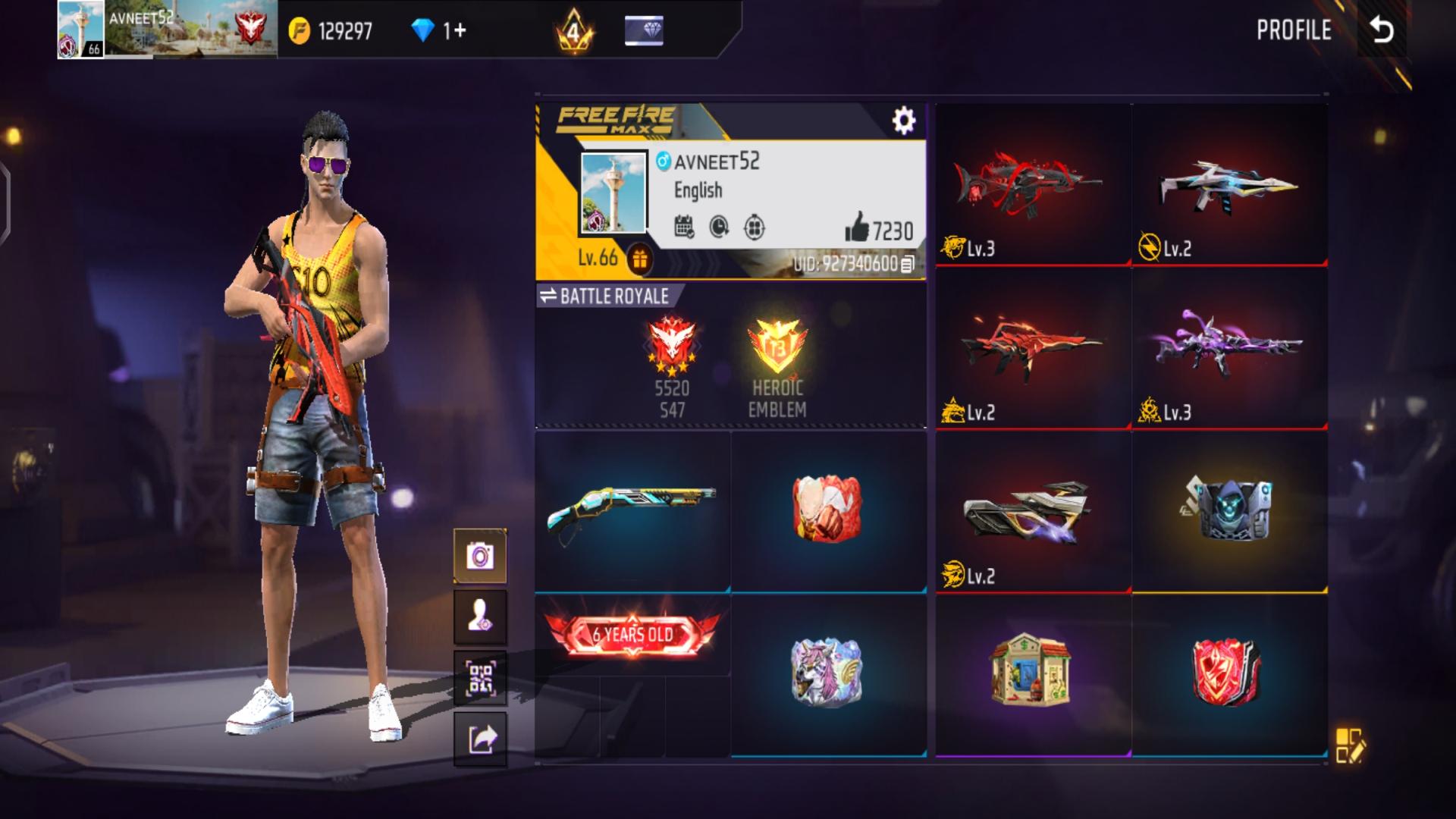
Task: Edit the showcase layout
Action: click(x=1351, y=745)
